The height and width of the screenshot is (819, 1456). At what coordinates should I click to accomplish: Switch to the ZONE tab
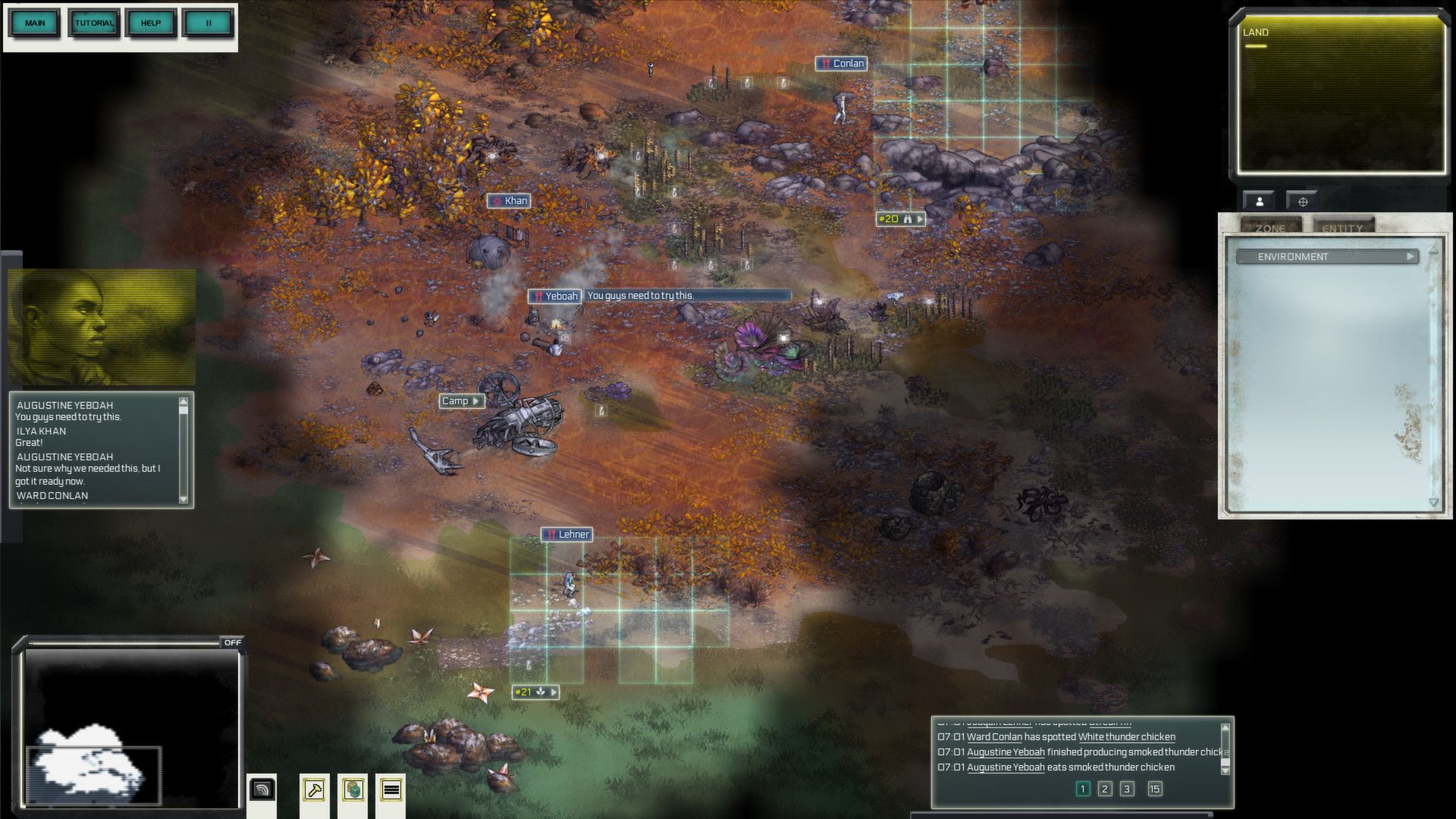(1270, 227)
